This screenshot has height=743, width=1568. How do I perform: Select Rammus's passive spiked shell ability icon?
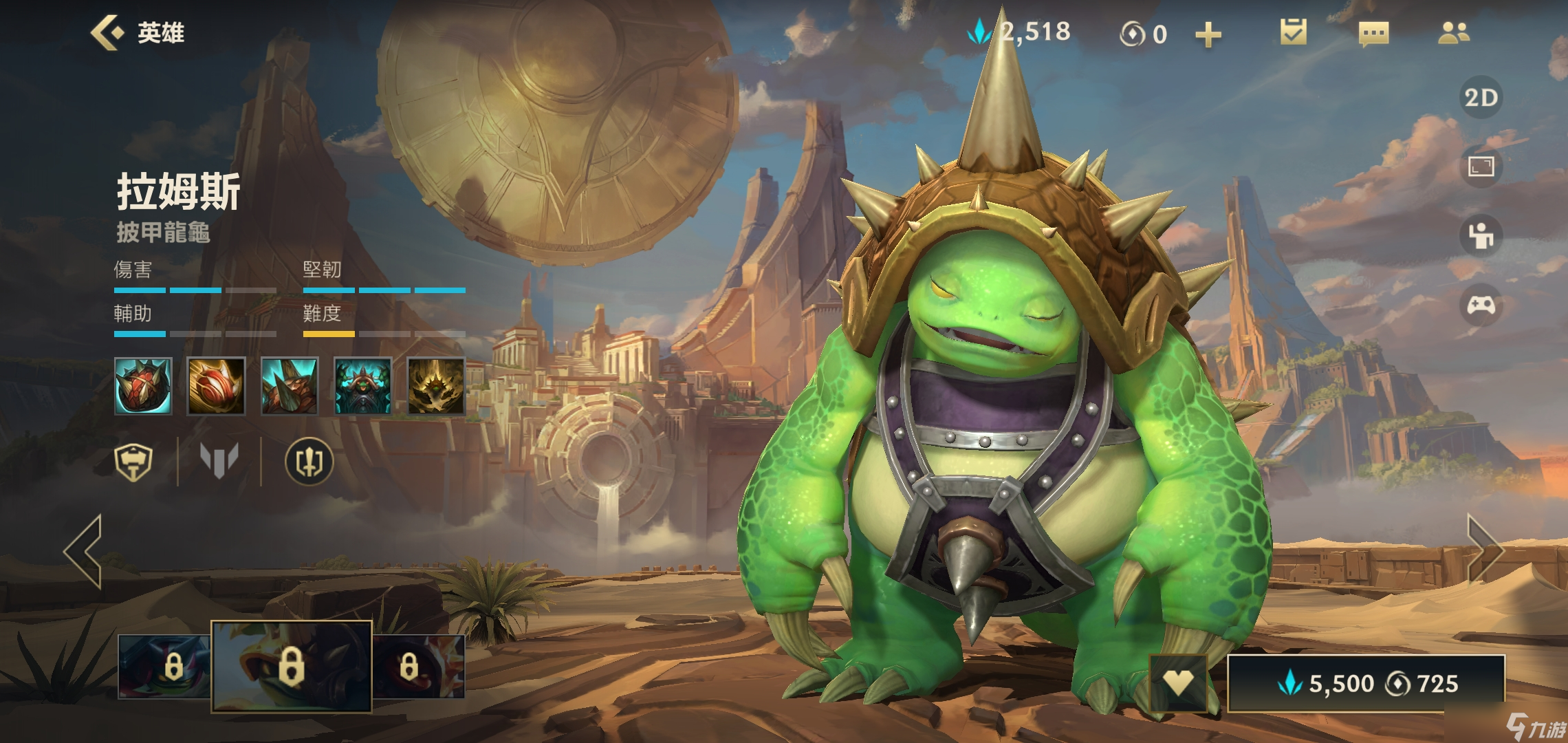[x=143, y=386]
